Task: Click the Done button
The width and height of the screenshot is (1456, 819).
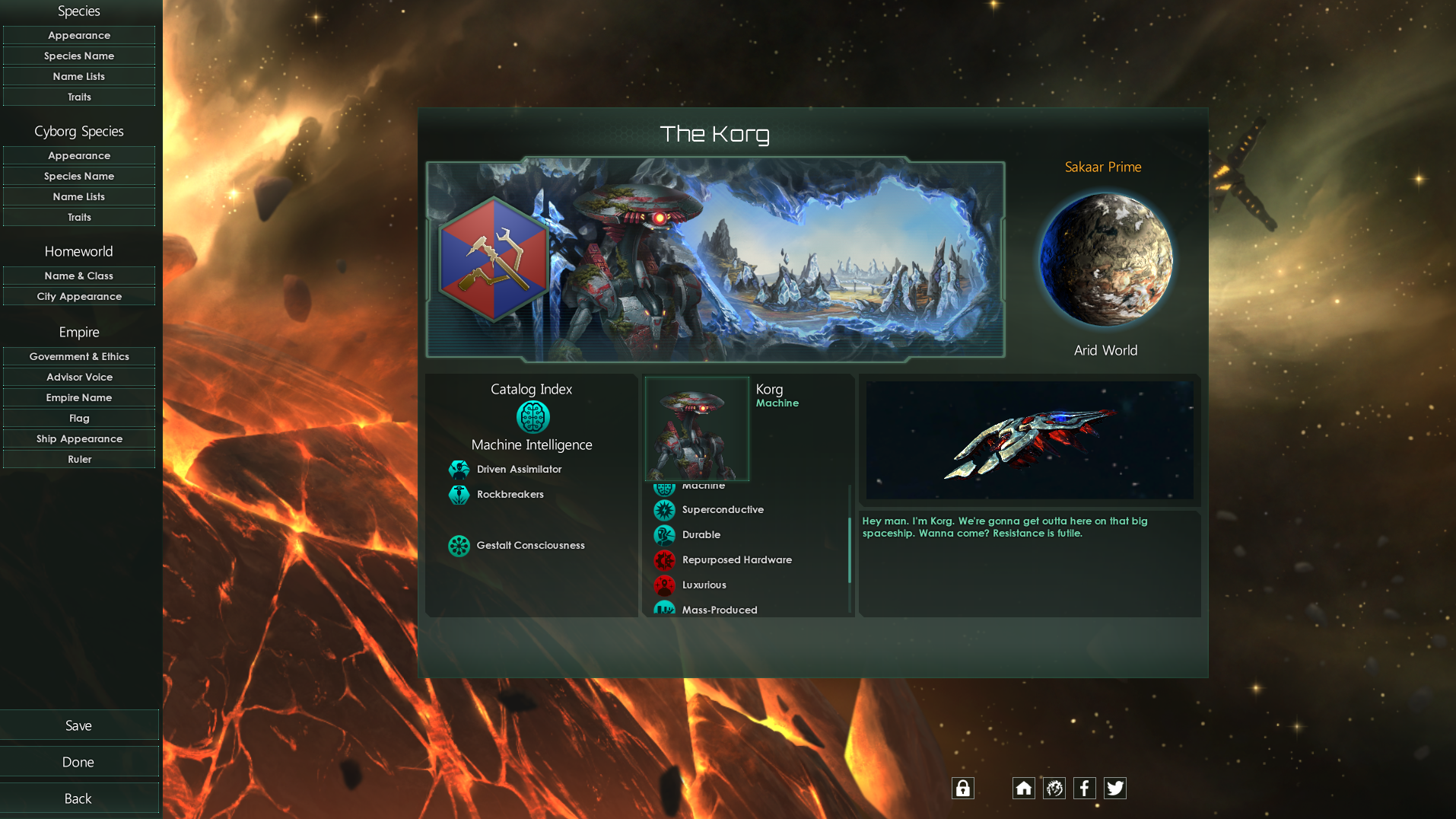Action: point(79,761)
